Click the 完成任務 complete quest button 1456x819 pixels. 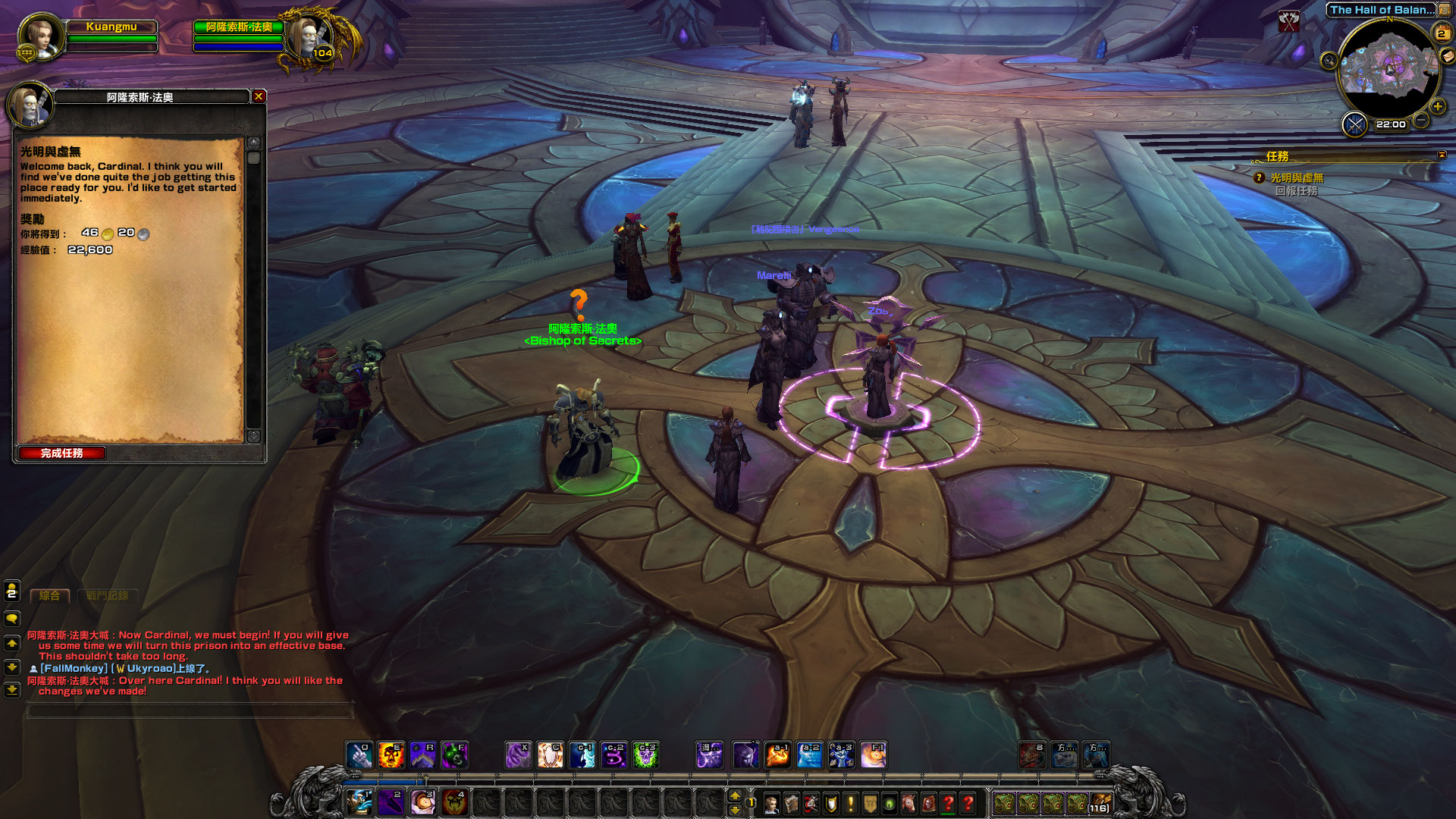pyautogui.click(x=62, y=453)
